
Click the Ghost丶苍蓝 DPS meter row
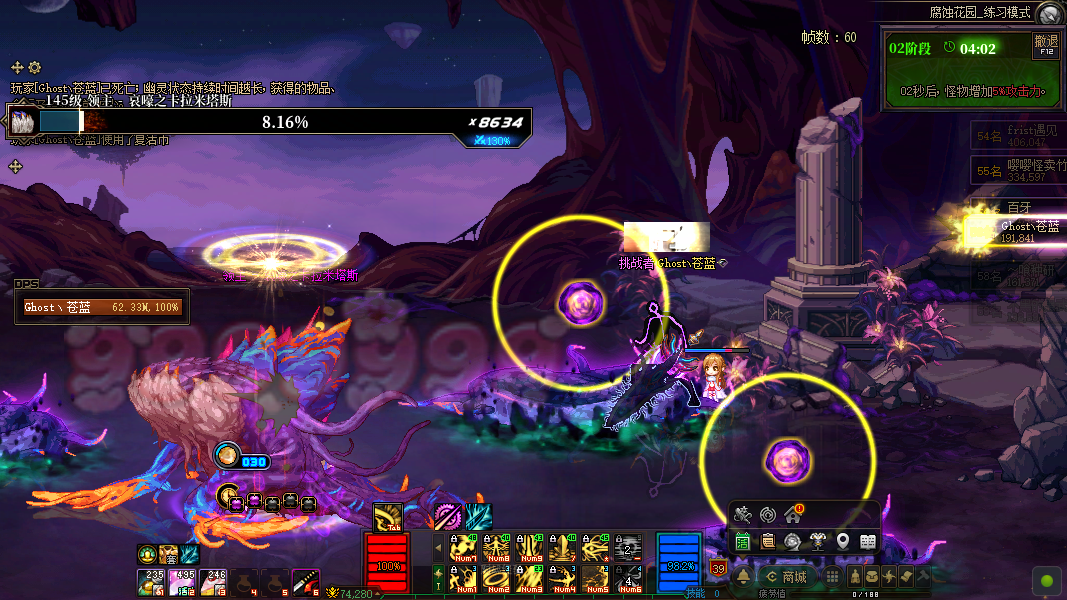pos(103,308)
